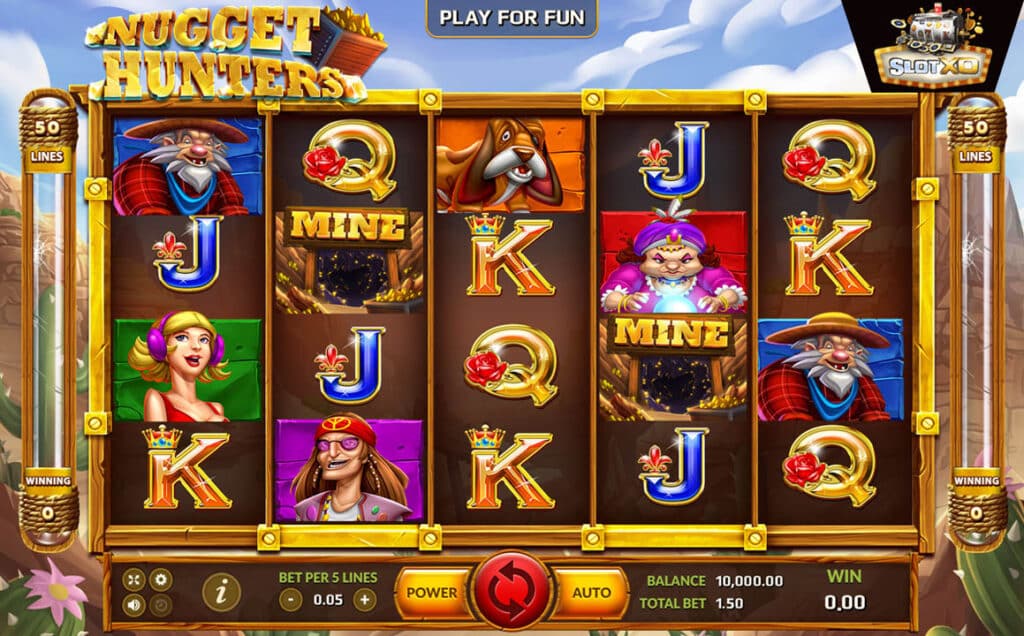The width and height of the screenshot is (1024, 636).
Task: Open the paytable info button
Action: tap(221, 593)
